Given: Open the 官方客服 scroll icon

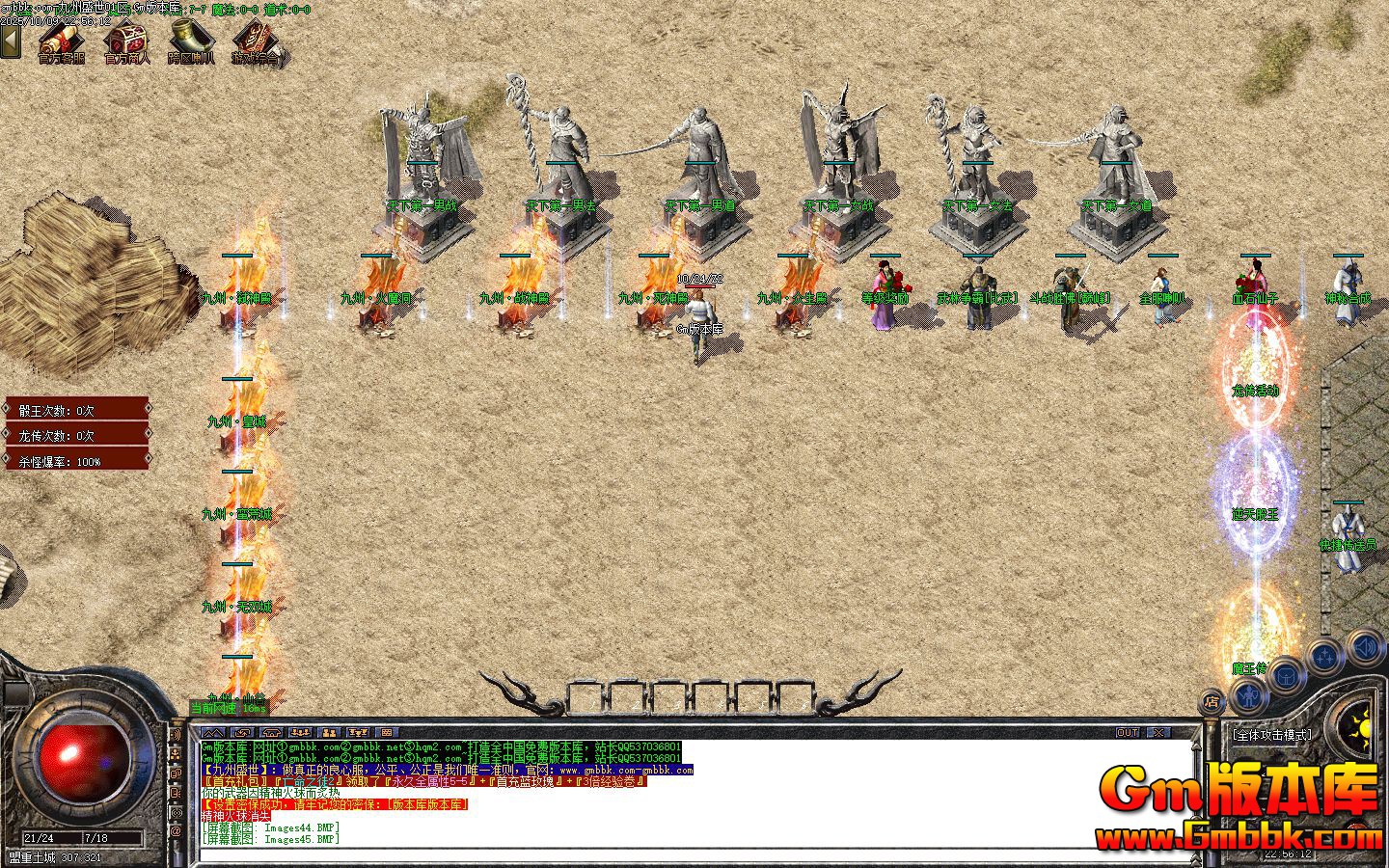Looking at the screenshot, I should click(60, 41).
